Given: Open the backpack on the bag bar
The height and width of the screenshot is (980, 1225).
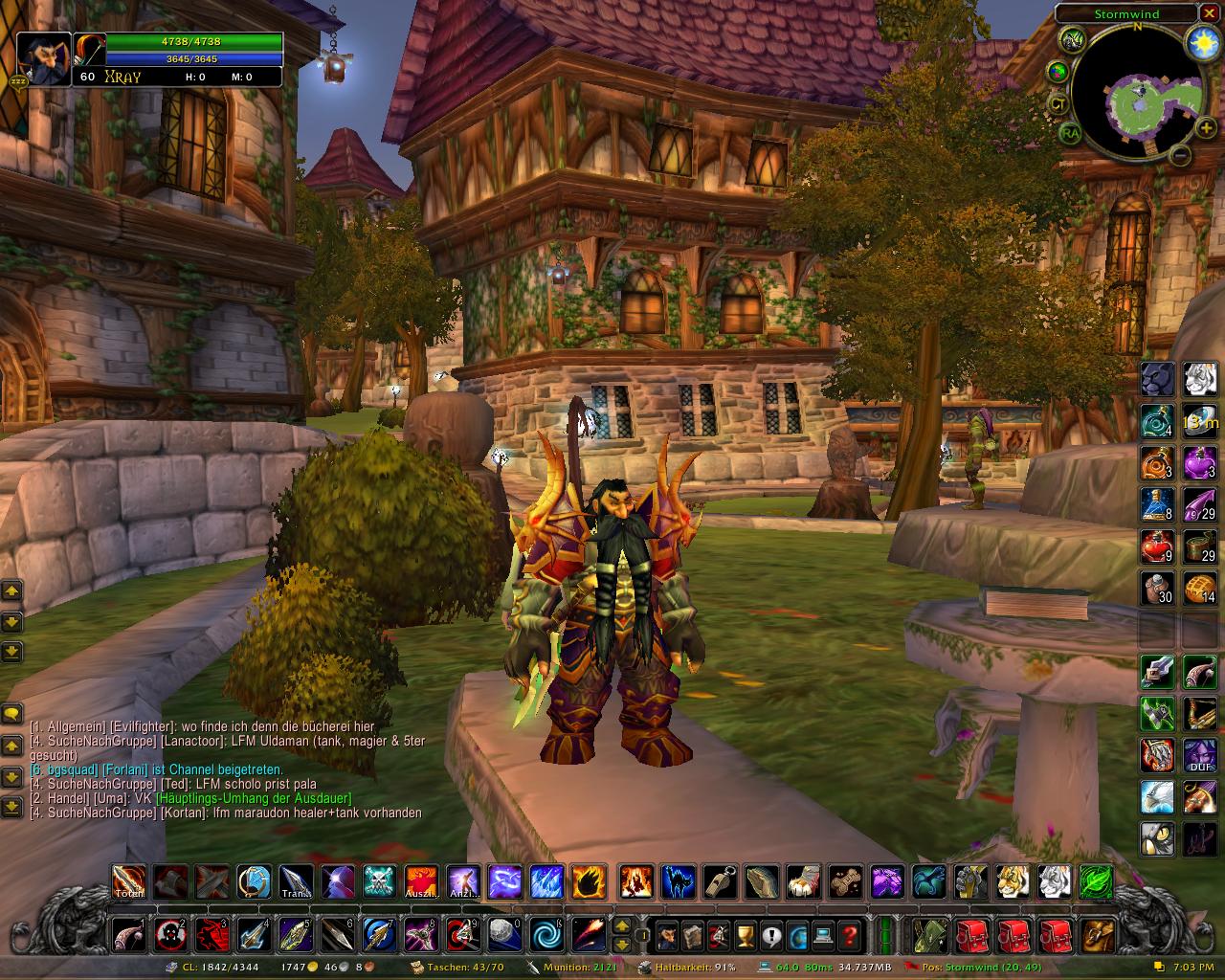Looking at the screenshot, I should point(1099,934).
